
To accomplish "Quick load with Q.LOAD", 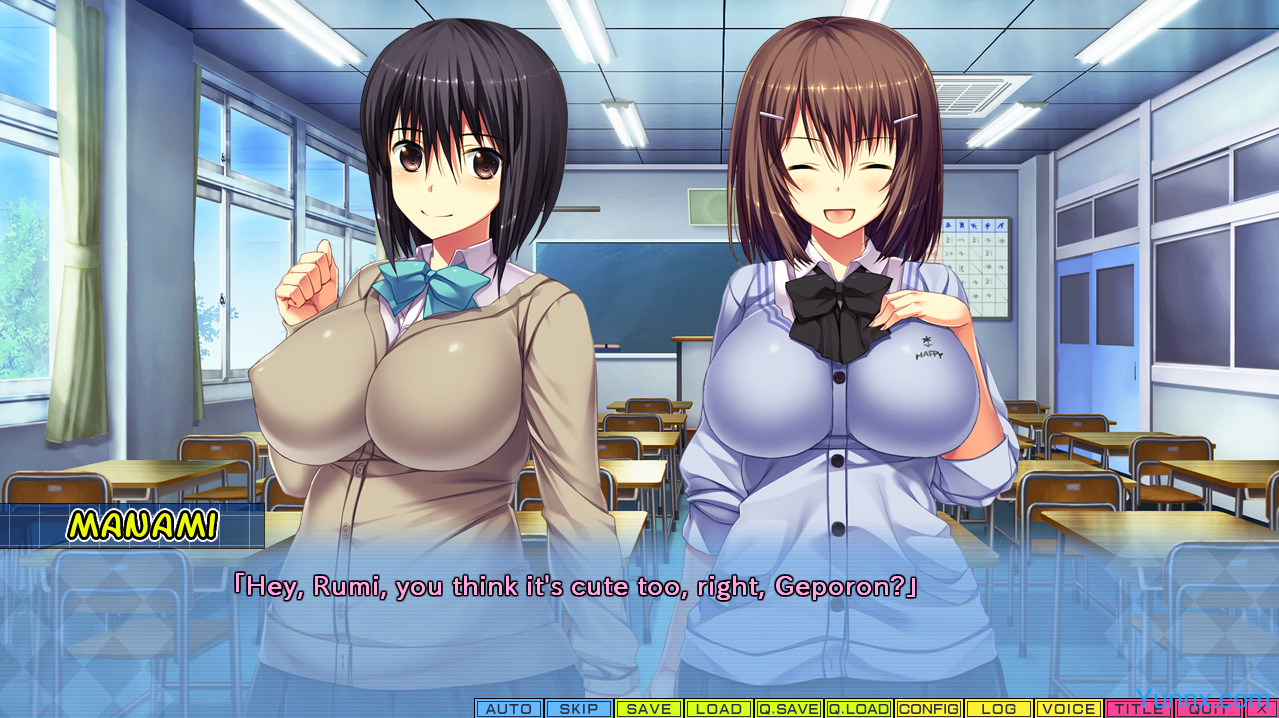I will coord(859,709).
